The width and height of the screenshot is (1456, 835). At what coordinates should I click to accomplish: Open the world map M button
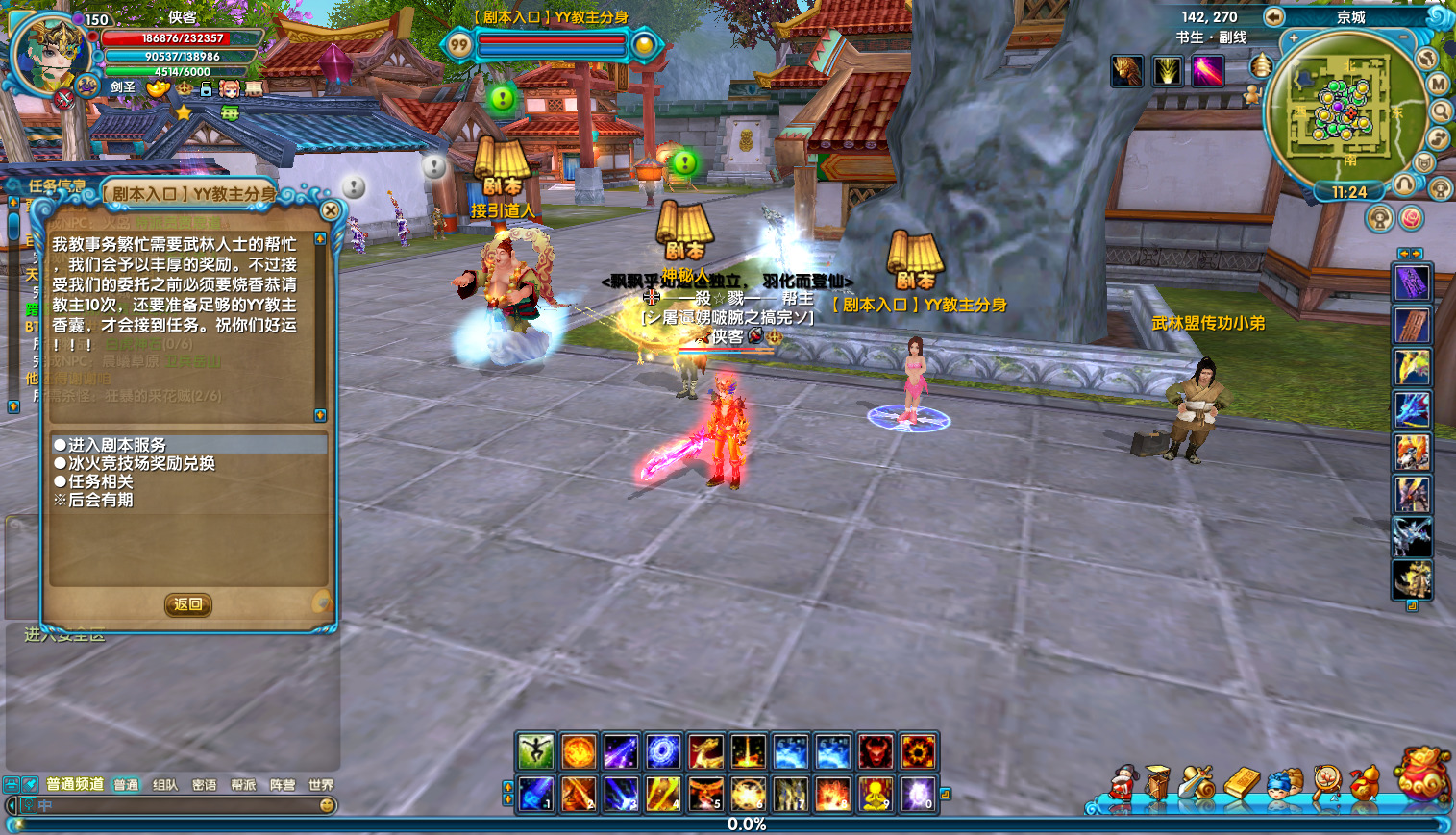(x=1438, y=85)
